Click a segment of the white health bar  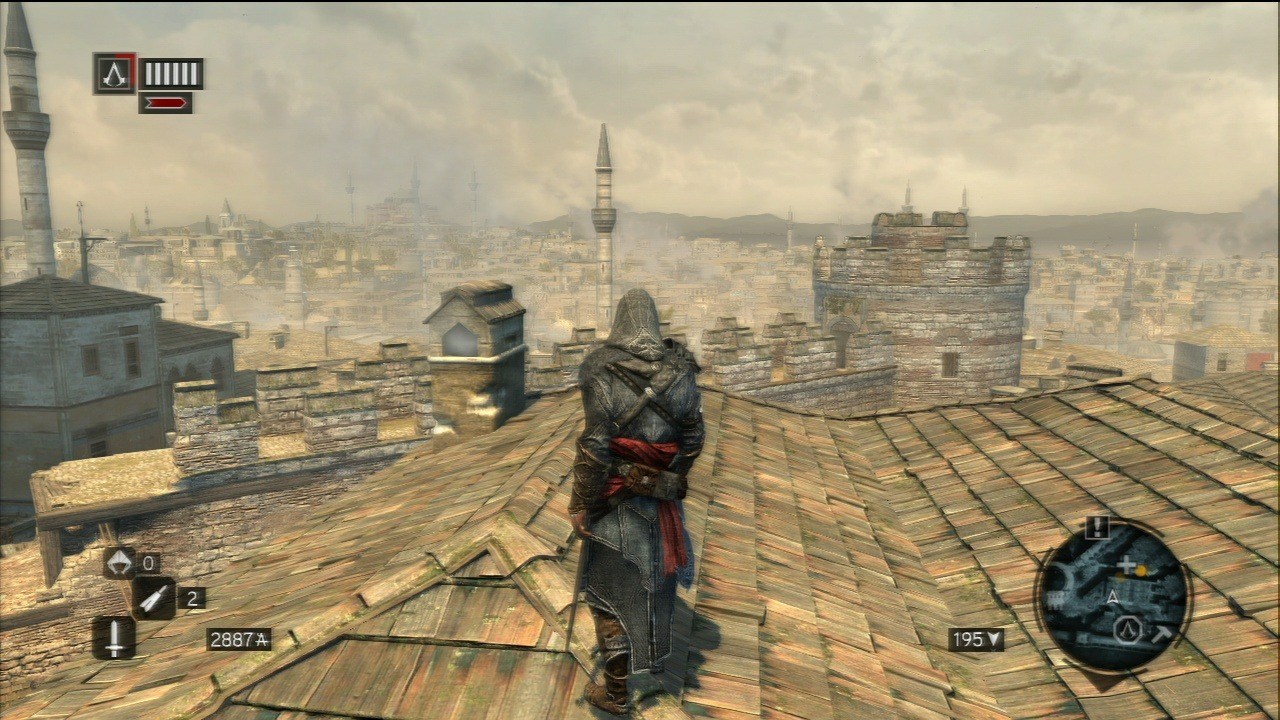click(x=165, y=72)
